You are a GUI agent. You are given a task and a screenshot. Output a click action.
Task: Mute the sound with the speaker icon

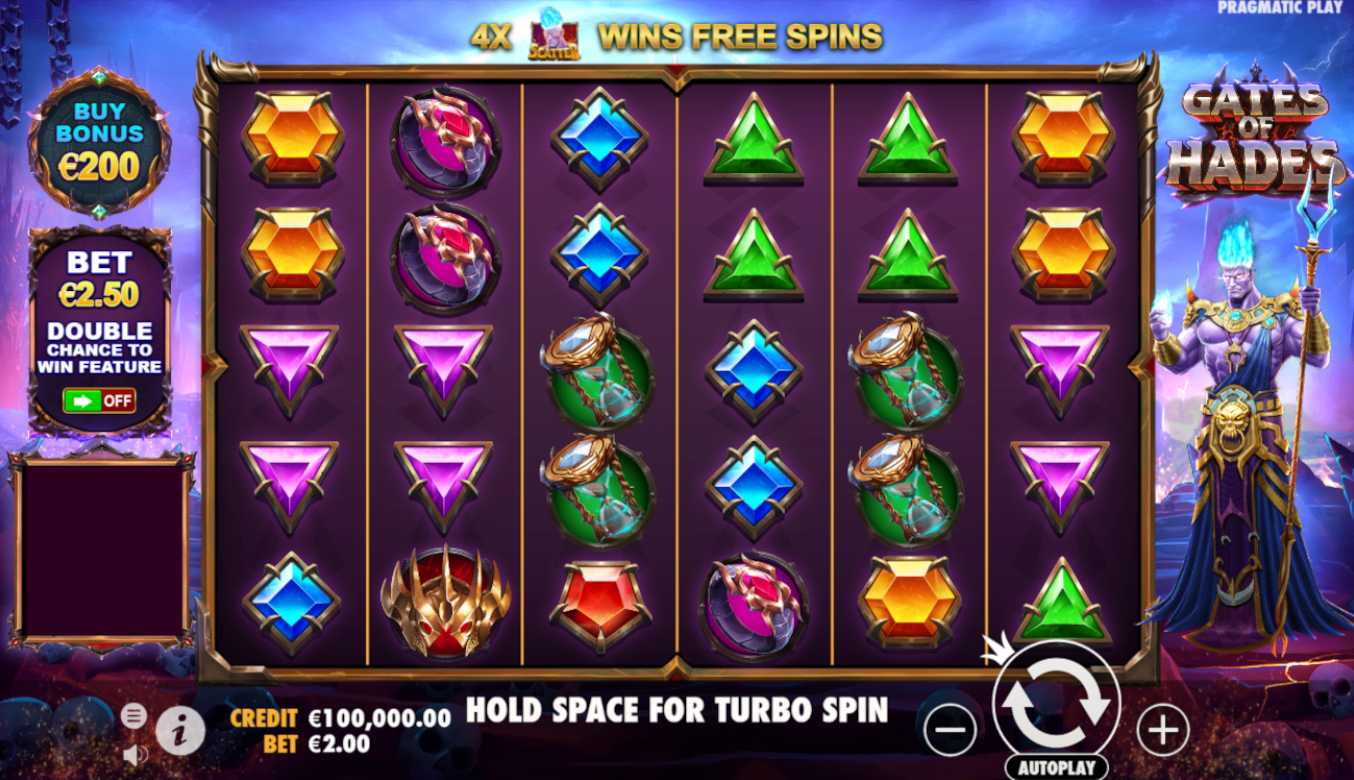pos(135,753)
